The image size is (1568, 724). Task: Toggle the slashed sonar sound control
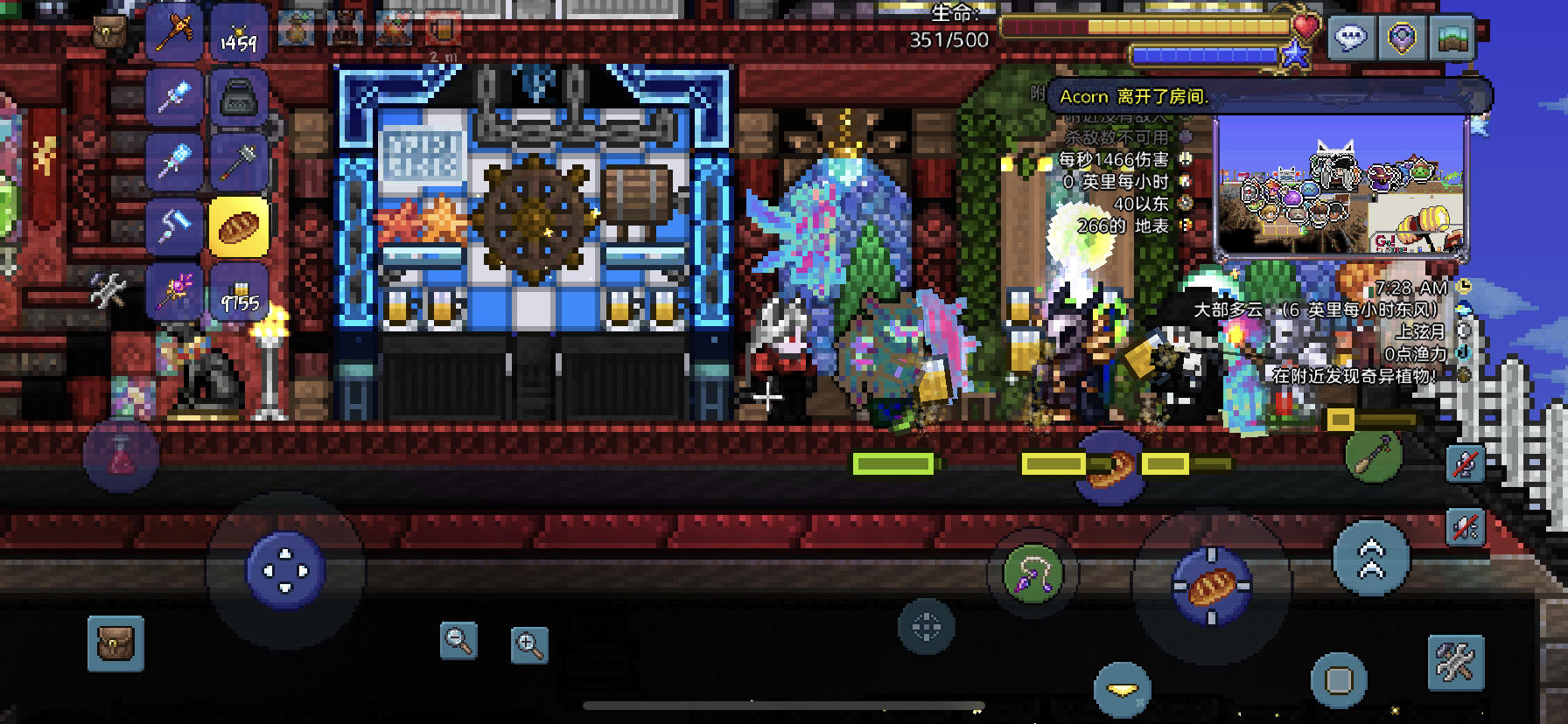click(x=1466, y=528)
